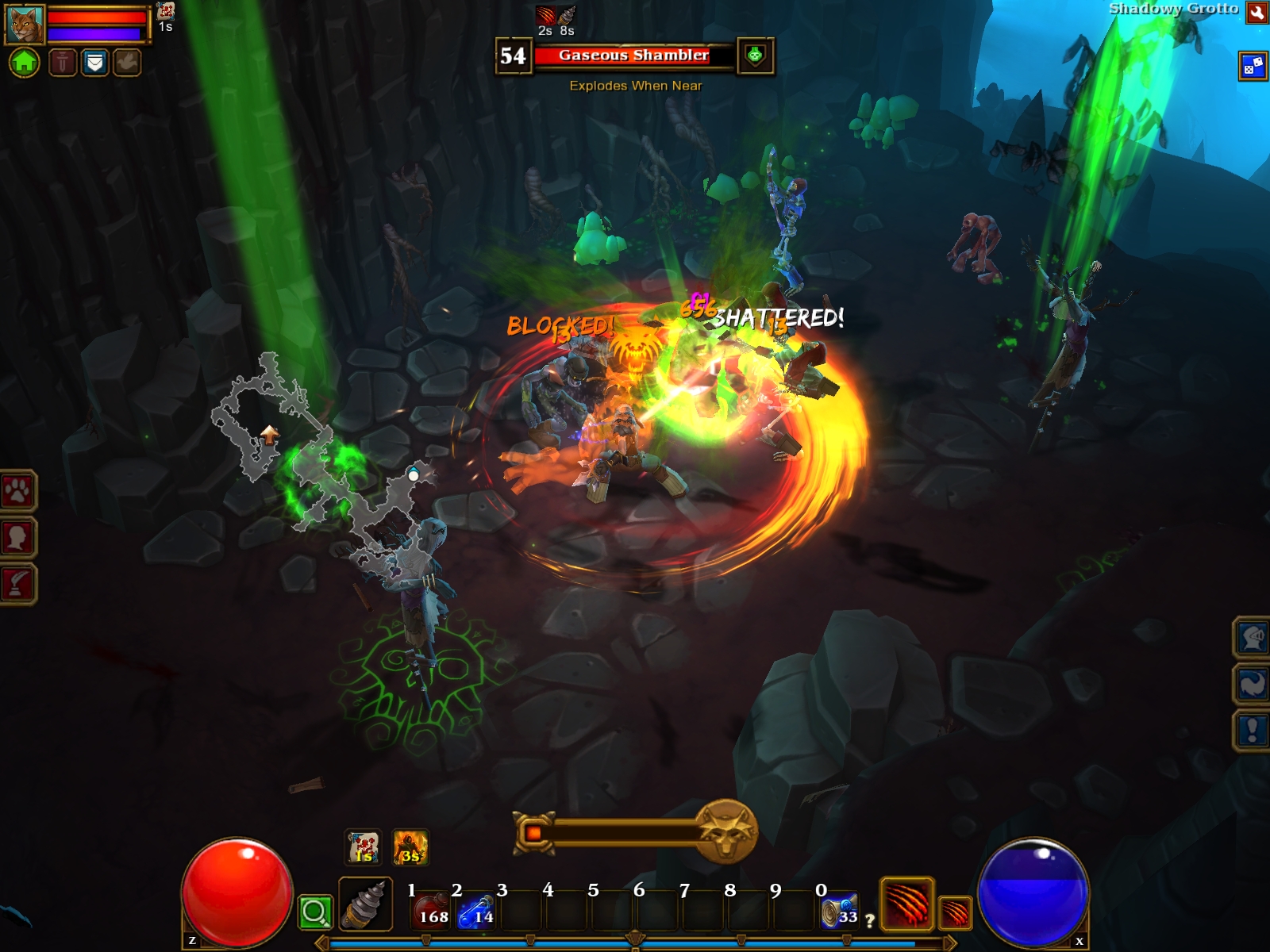Viewport: 1270px width, 952px height.
Task: Select the drill weapon slot
Action: tap(365, 904)
